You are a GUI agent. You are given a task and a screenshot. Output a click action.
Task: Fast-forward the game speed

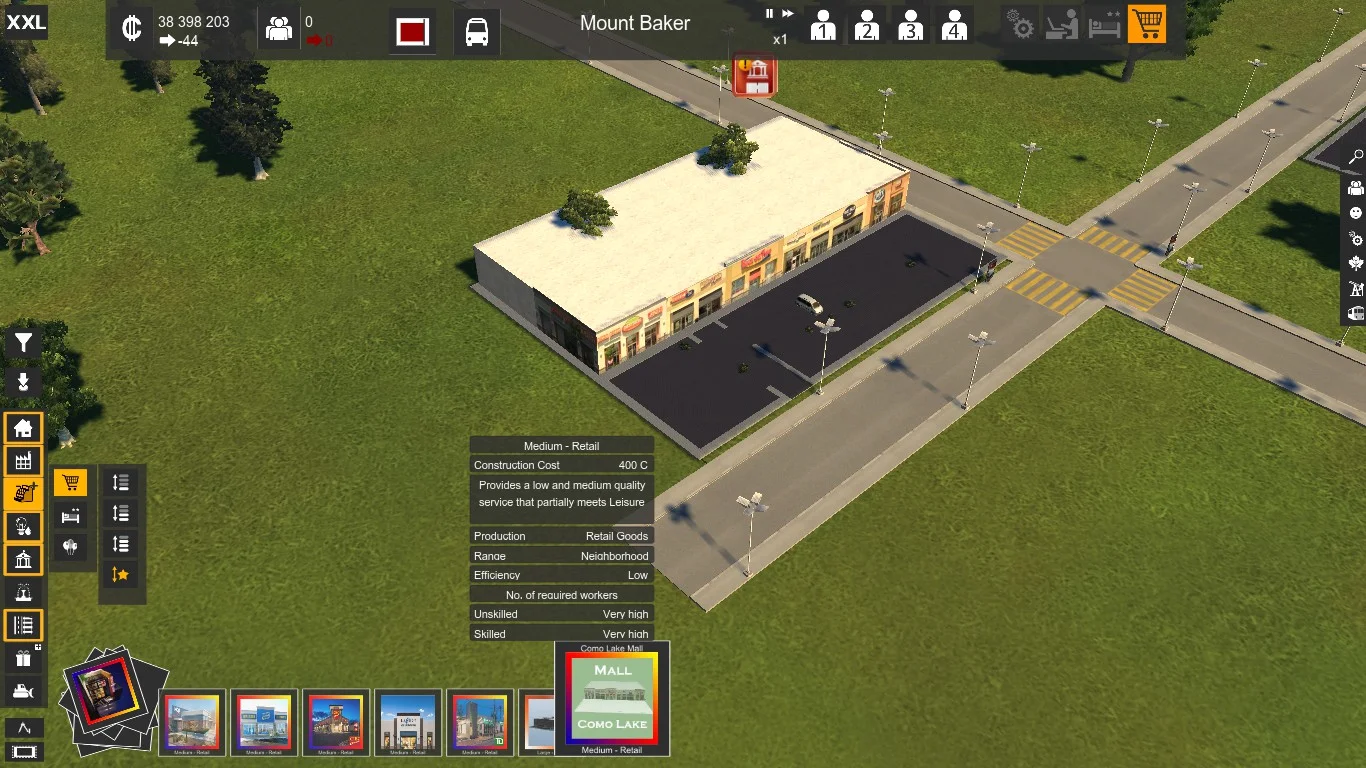[788, 14]
